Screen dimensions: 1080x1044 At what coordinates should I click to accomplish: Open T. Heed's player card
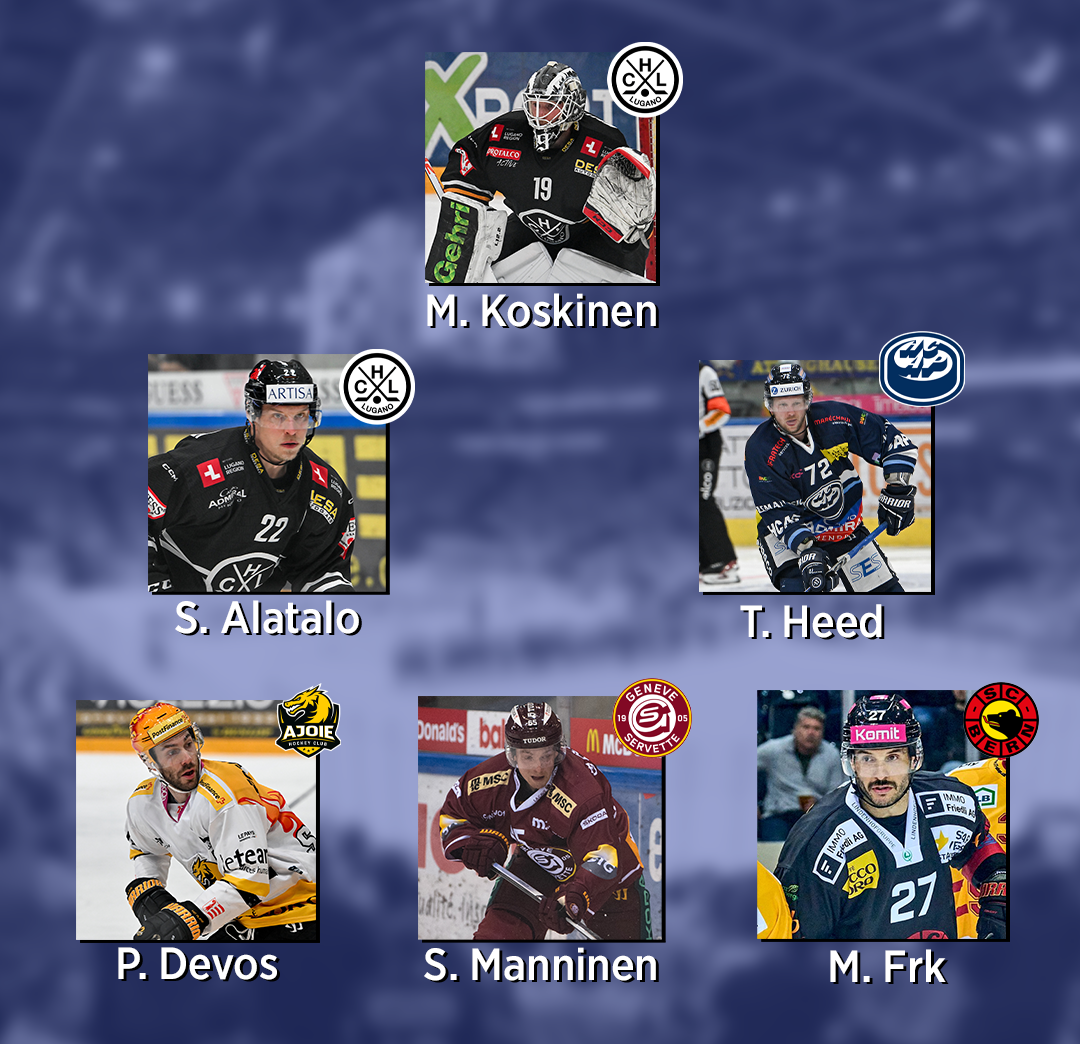coord(815,480)
